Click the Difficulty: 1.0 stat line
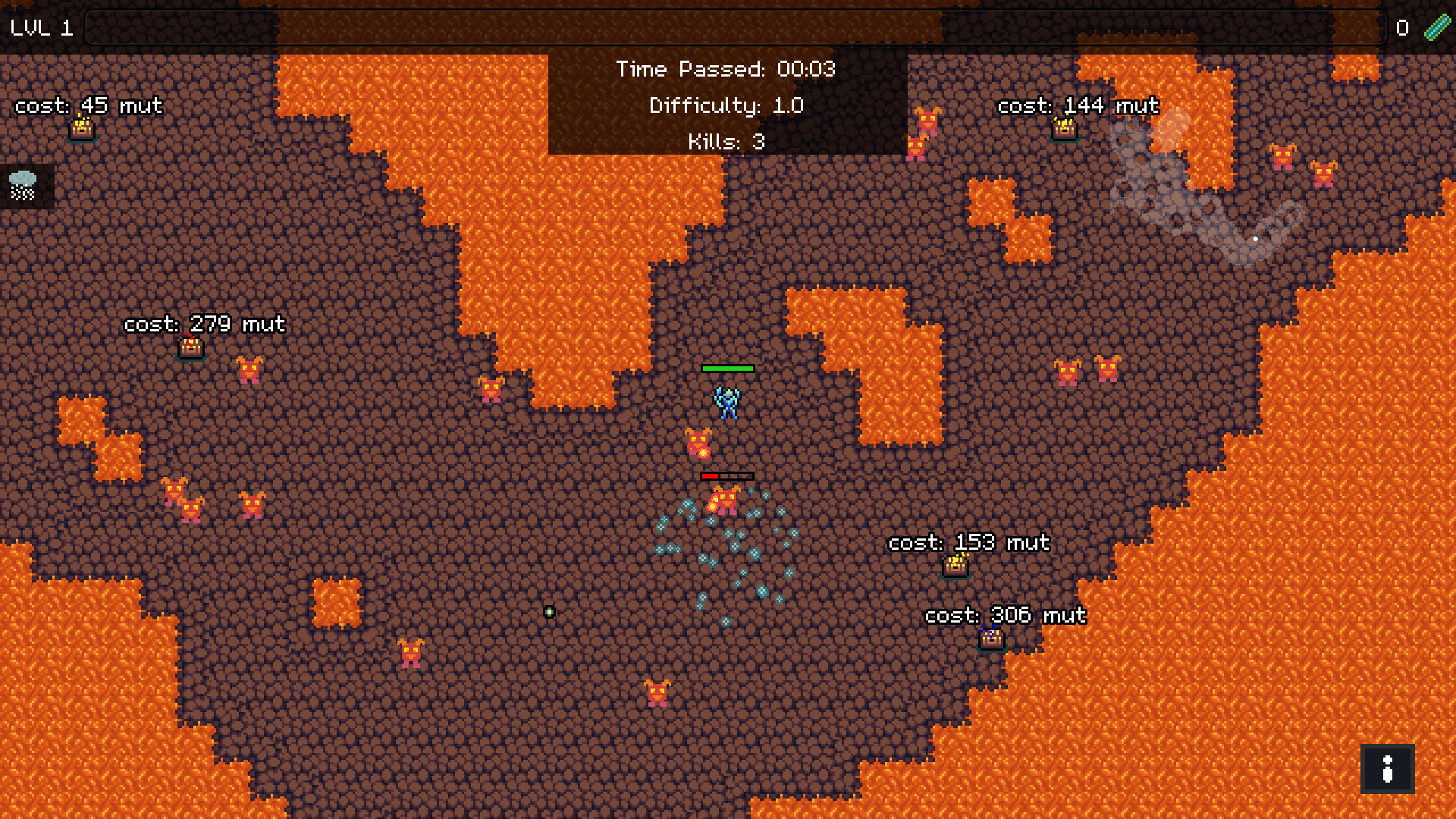 (726, 105)
